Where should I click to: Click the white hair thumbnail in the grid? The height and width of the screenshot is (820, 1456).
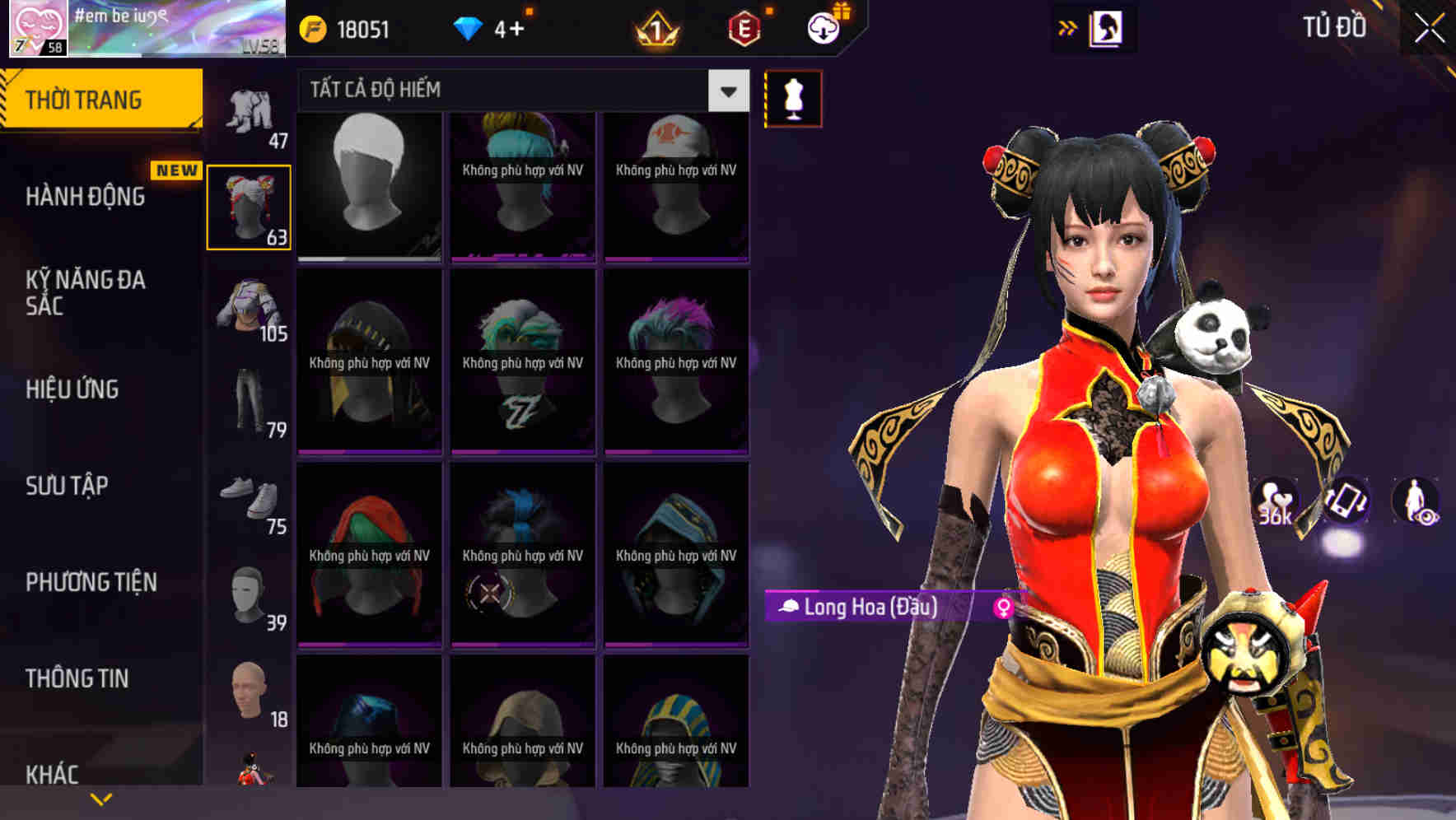[369, 184]
